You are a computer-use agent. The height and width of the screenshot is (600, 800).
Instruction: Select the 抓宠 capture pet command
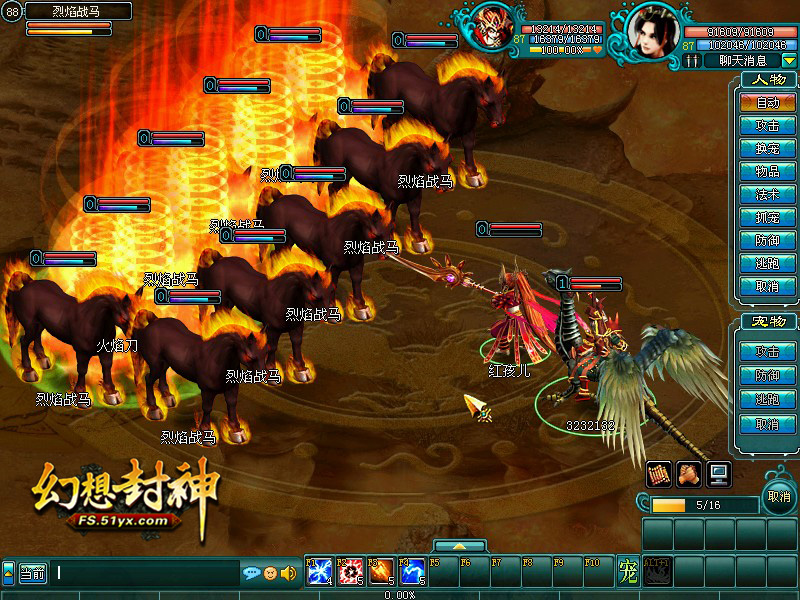click(x=767, y=217)
